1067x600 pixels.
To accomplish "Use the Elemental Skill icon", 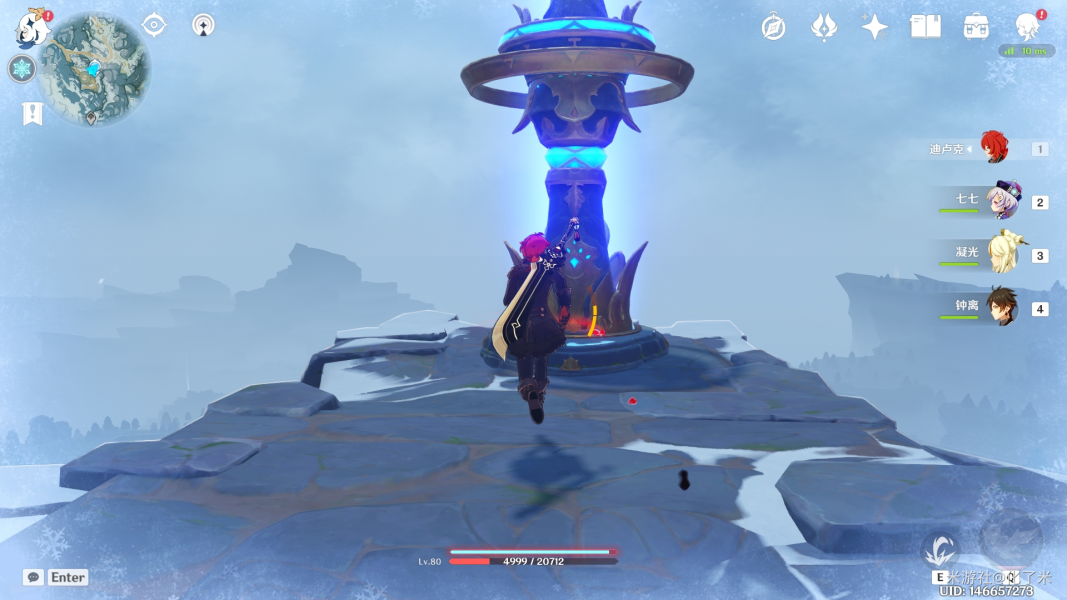I will (x=940, y=550).
